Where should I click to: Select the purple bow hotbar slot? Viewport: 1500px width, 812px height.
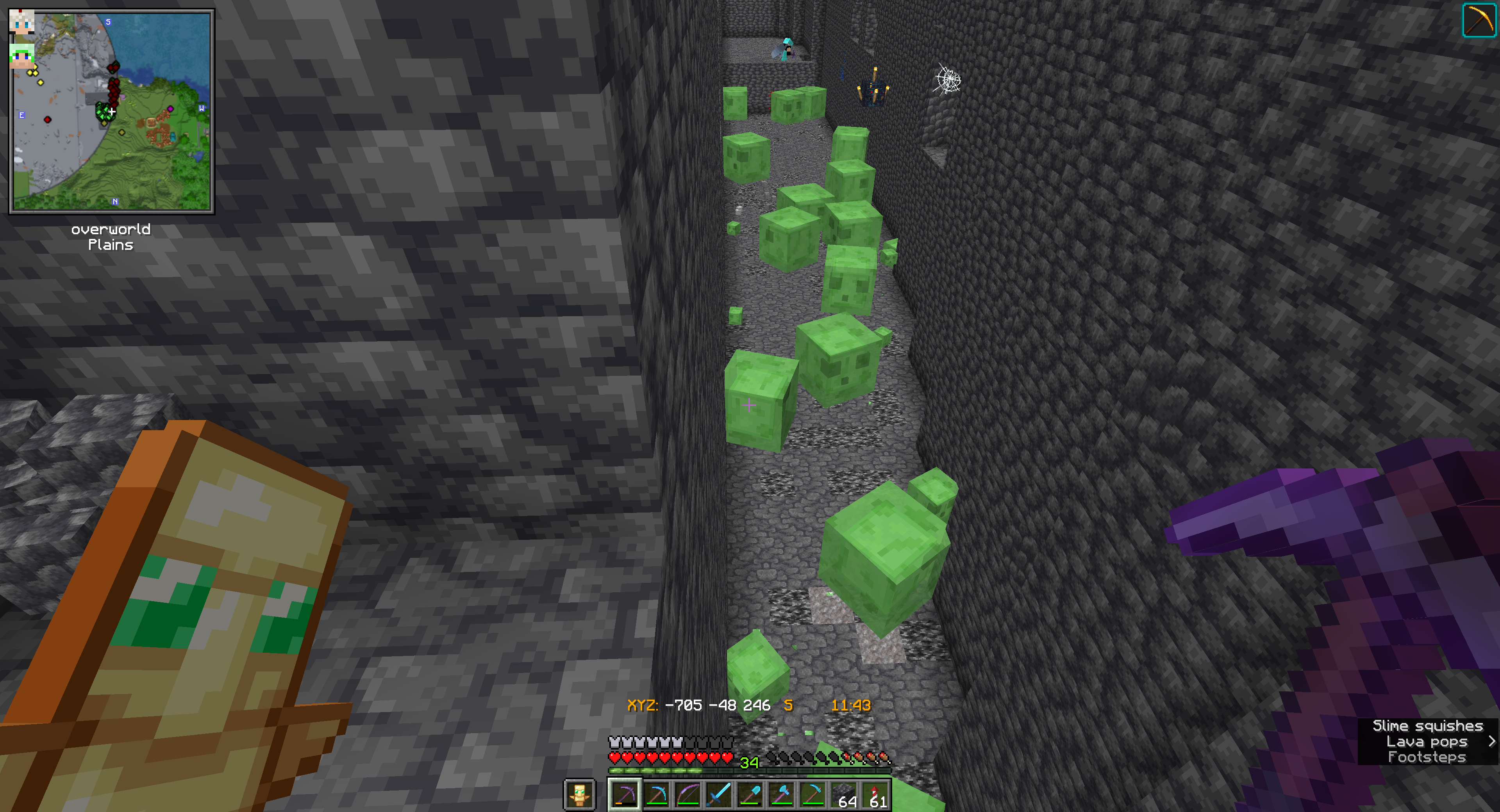[x=687, y=794]
